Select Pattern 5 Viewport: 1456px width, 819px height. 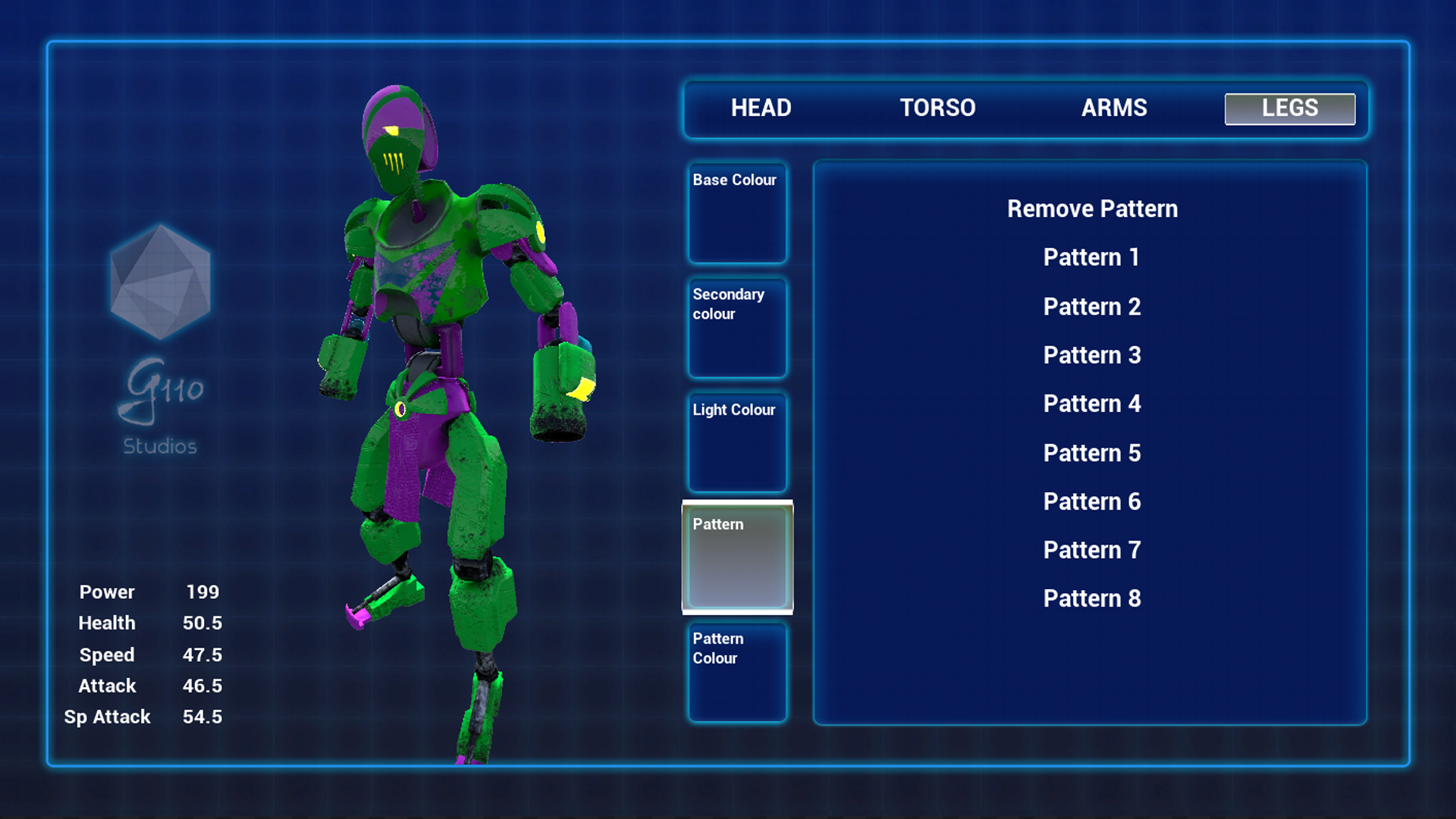click(x=1092, y=452)
